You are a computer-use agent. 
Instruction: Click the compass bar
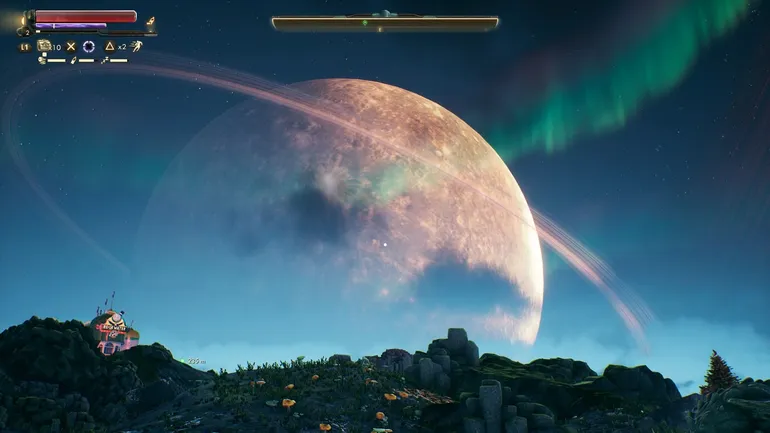(x=385, y=22)
